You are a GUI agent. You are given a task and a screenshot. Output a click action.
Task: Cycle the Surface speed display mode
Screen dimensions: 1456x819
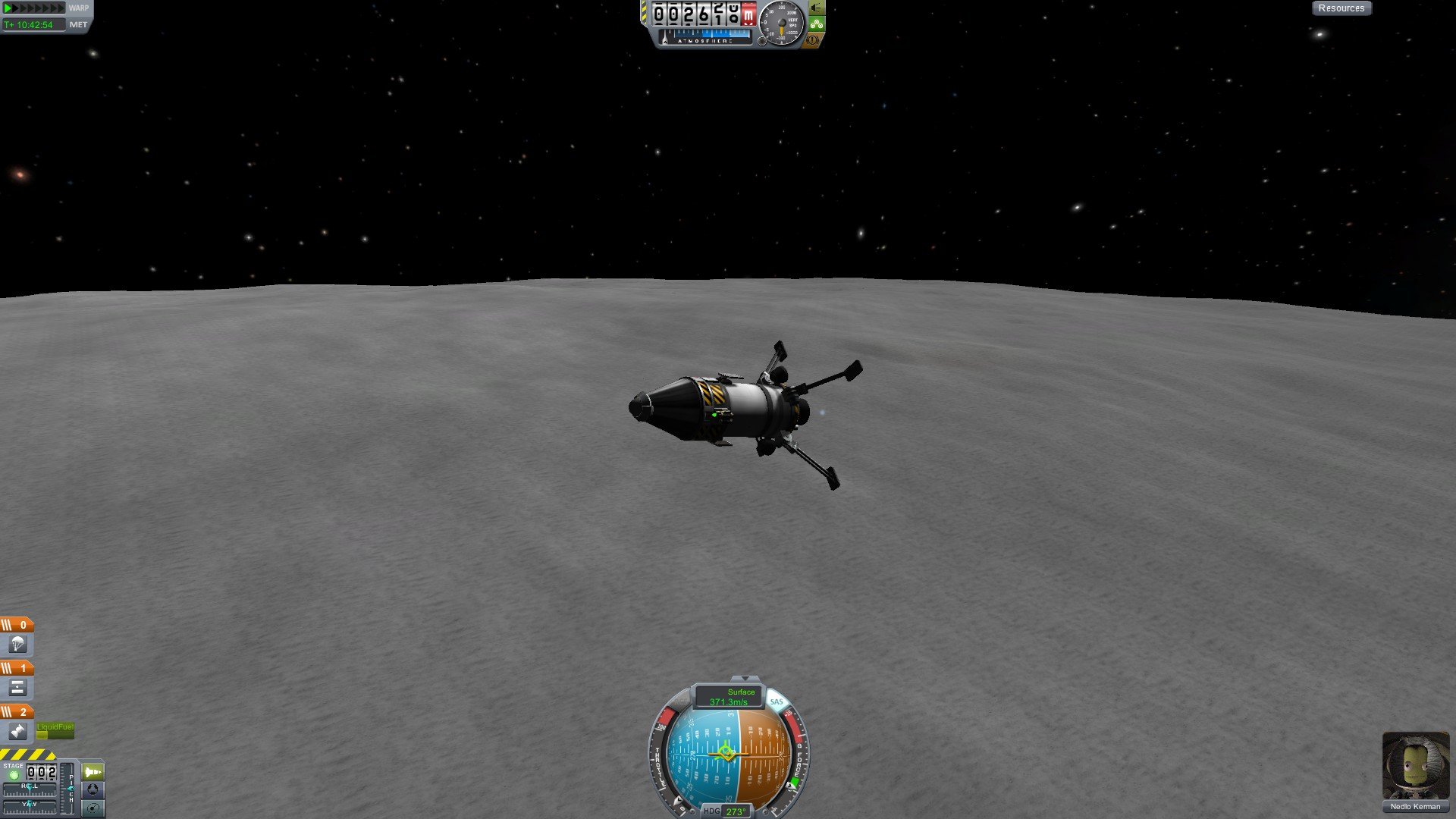[x=730, y=697]
